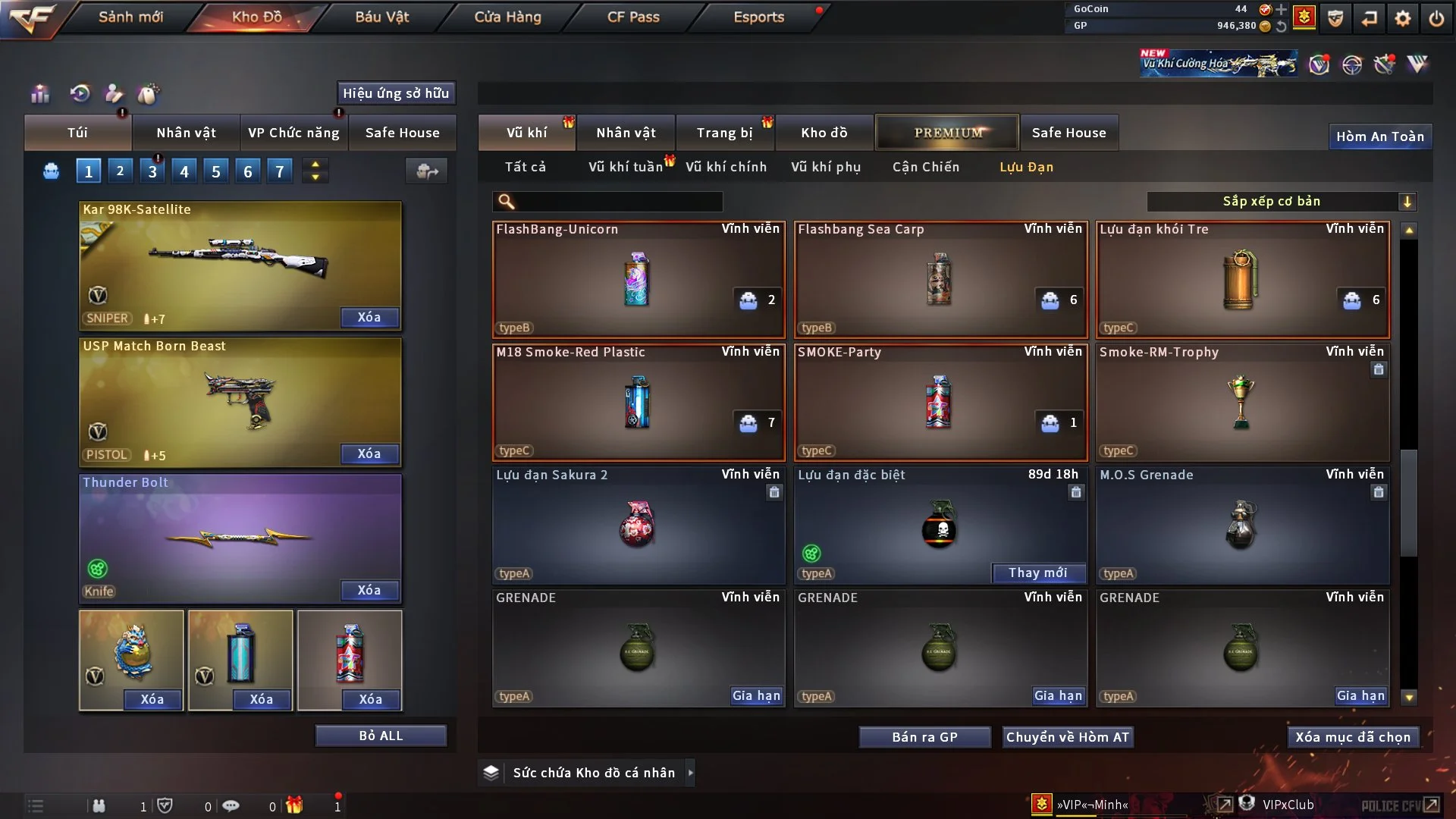The image size is (1456, 819).
Task: Open the gear settings icon
Action: pos(1402,18)
